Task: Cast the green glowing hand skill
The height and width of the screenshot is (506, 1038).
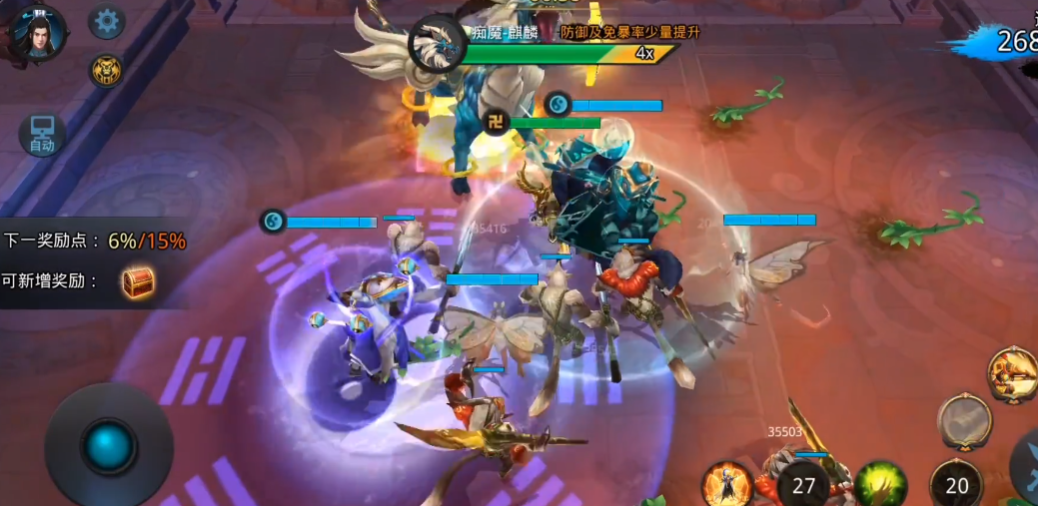Action: [880, 485]
